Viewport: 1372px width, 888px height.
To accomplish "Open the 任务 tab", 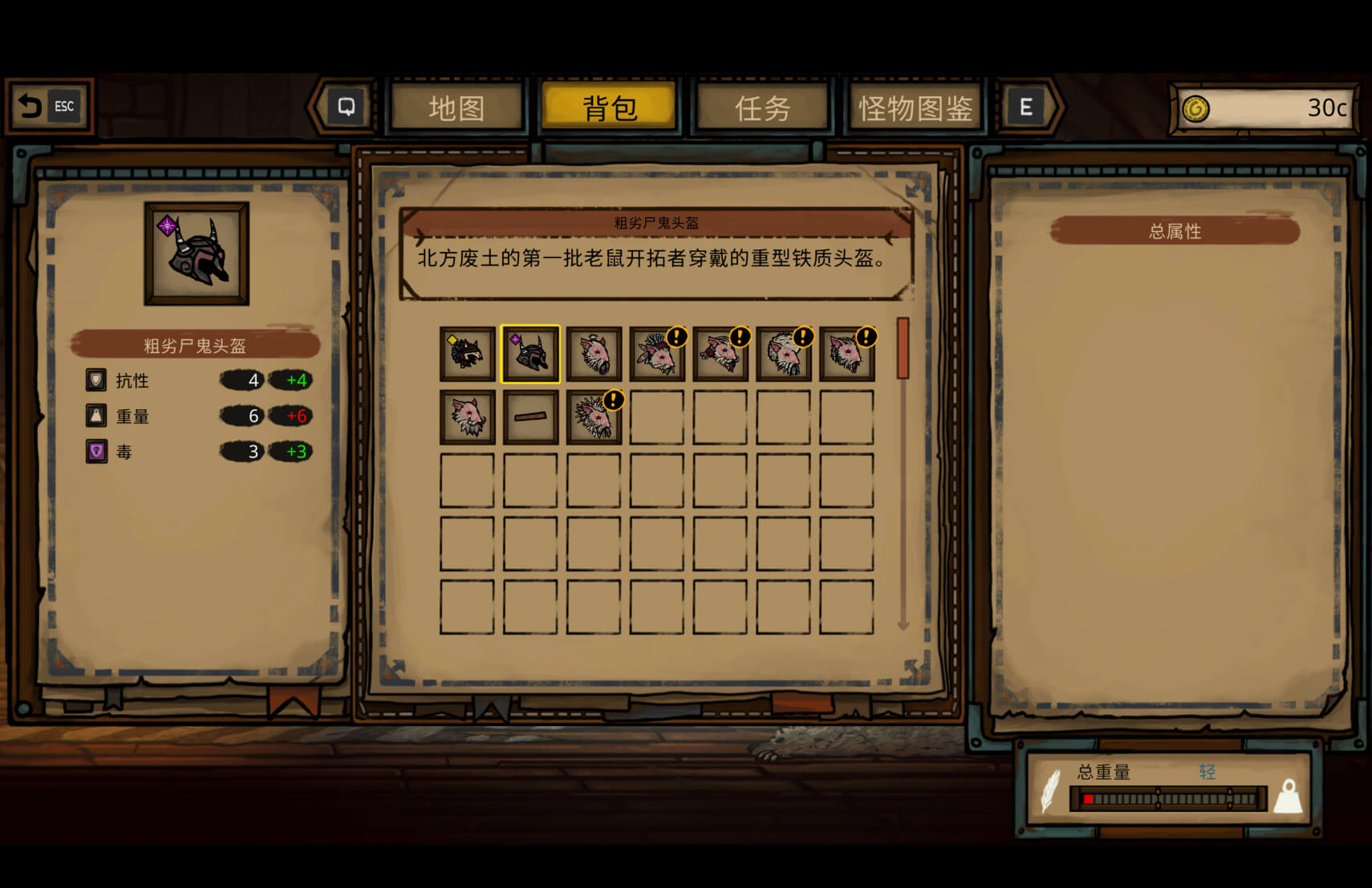I will 762,107.
